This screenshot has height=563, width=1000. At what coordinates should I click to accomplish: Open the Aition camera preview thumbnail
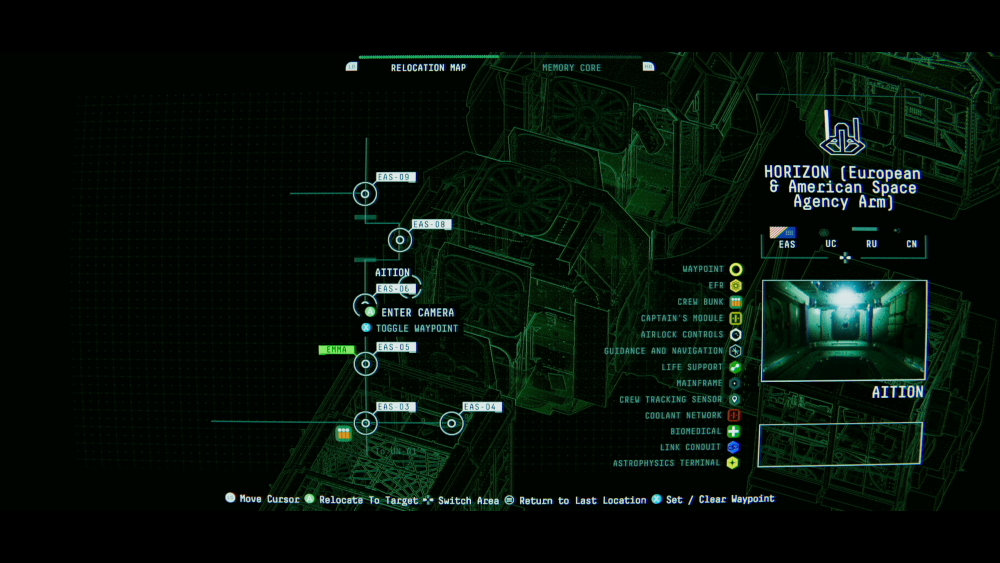pos(844,331)
